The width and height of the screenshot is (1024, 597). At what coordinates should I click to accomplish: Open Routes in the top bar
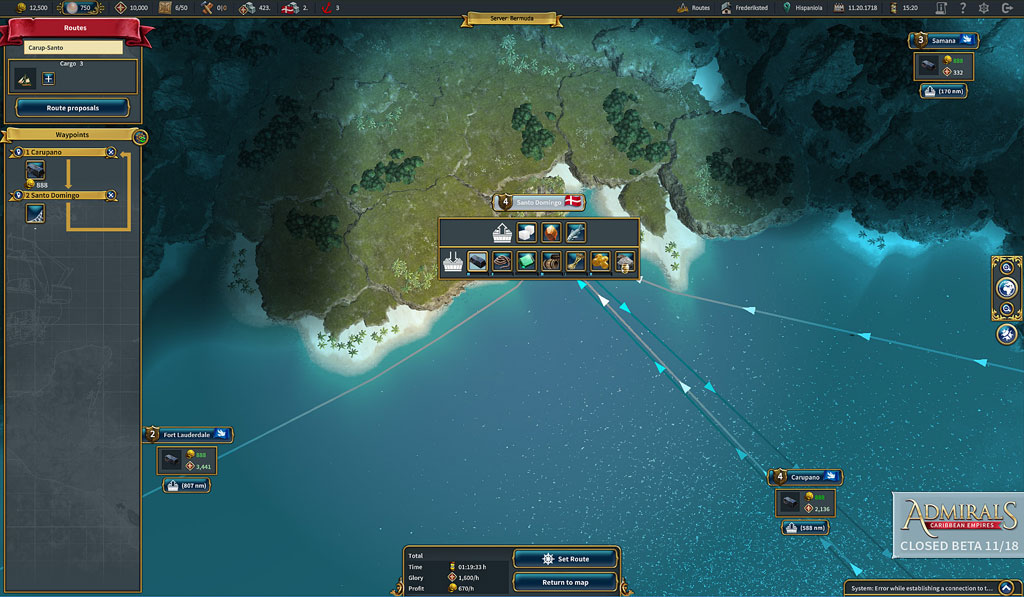coord(693,8)
